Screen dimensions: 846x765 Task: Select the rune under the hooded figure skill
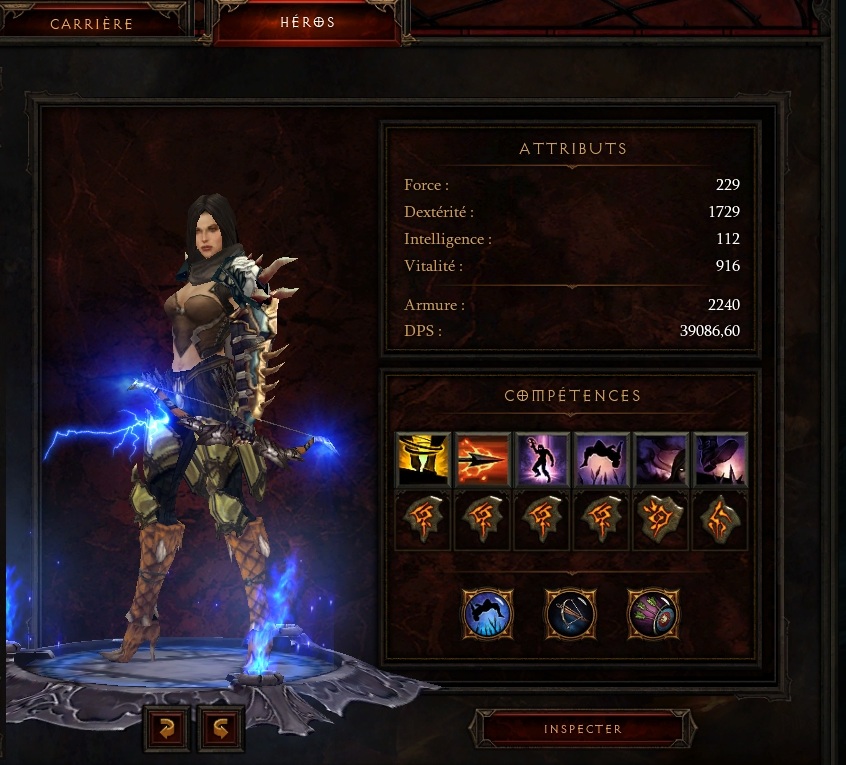pos(660,520)
